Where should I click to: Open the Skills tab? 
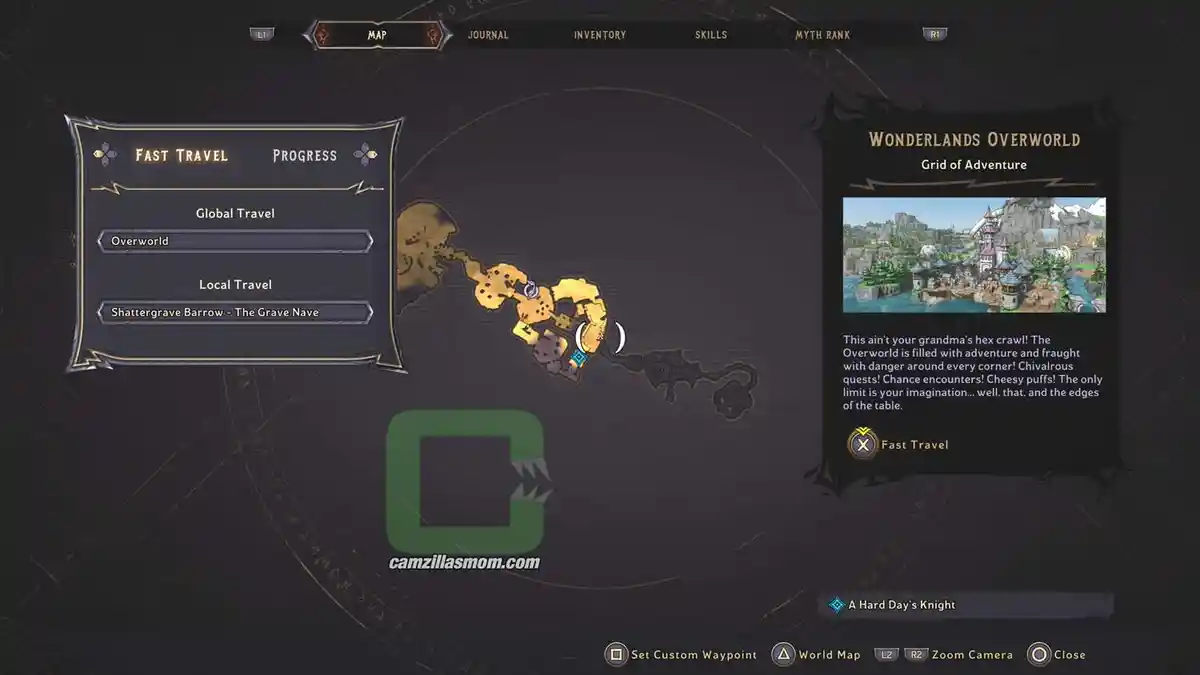[x=712, y=35]
